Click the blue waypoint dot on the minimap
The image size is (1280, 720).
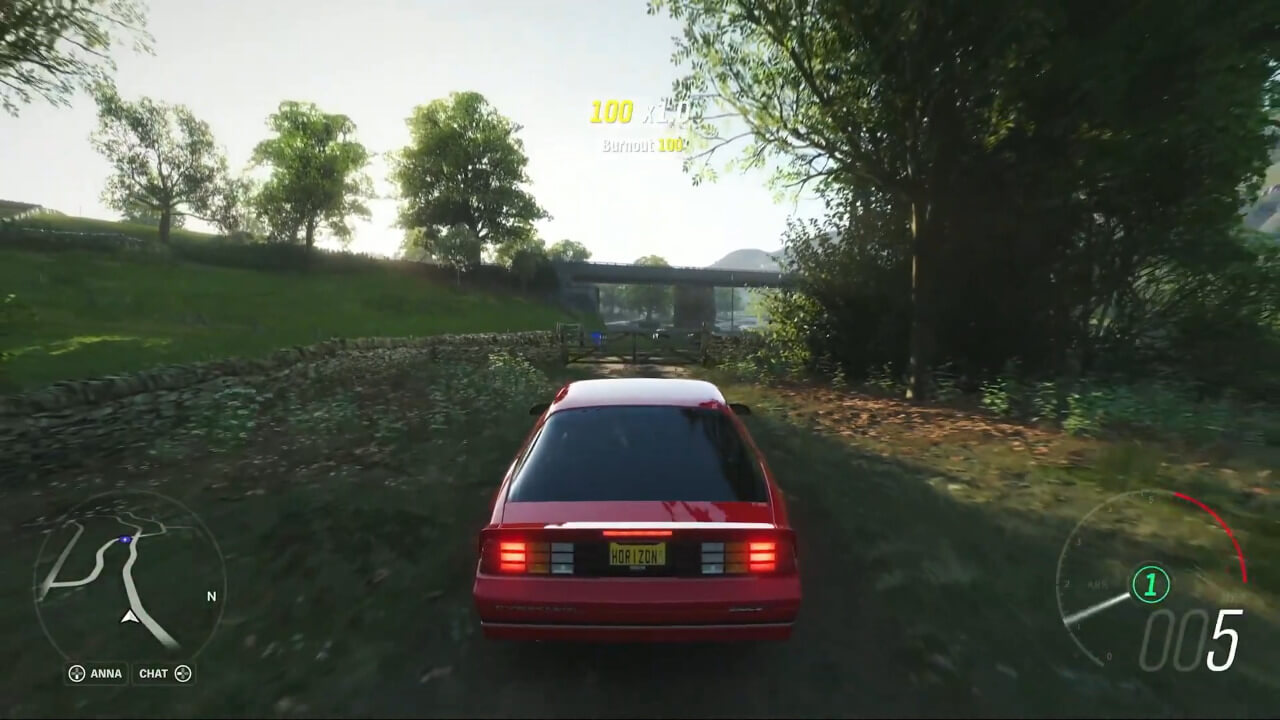tap(124, 539)
